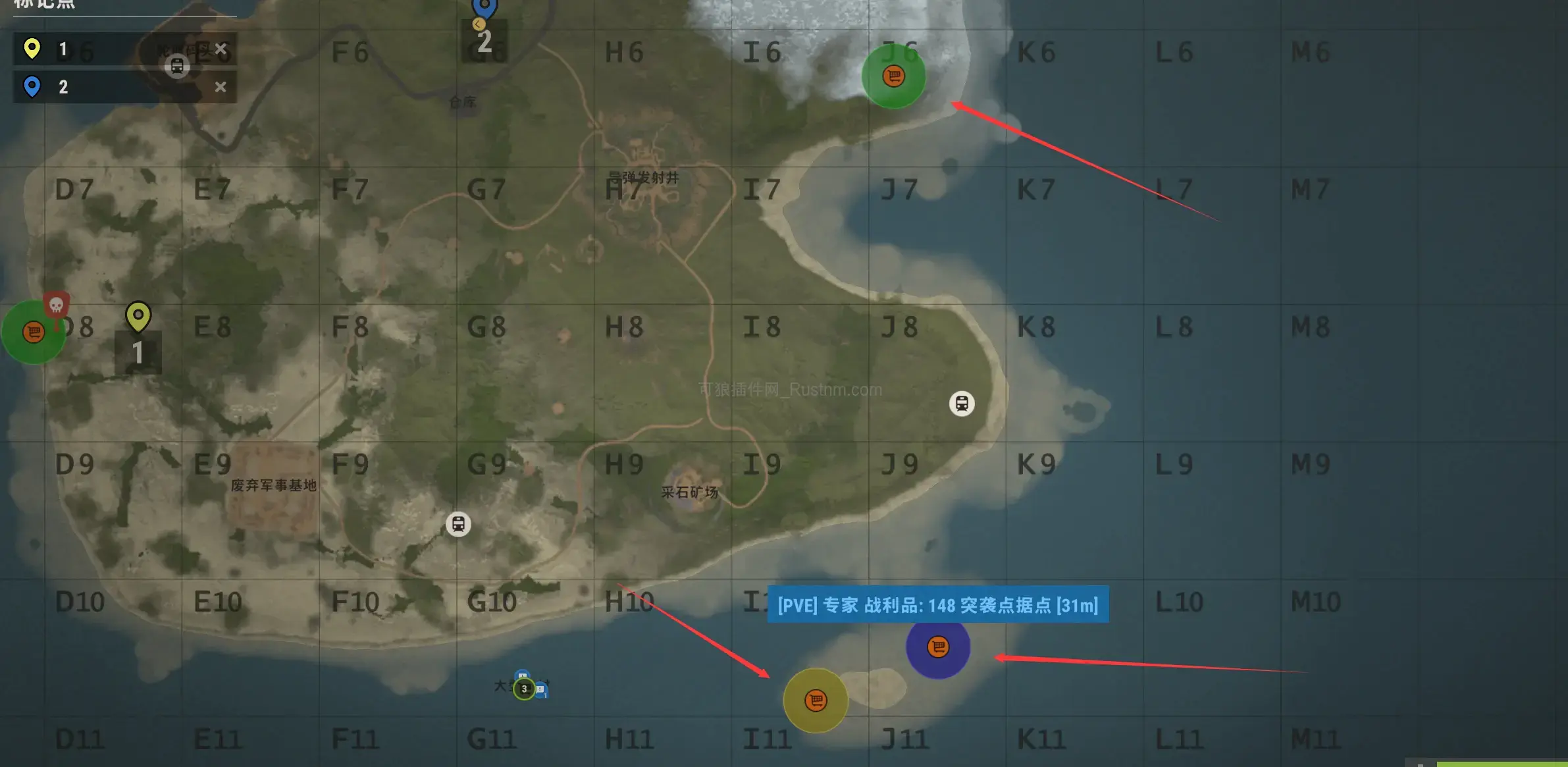This screenshot has height=767, width=1568.
Task: Click the 废弃军事基地 location label
Action: pos(273,484)
